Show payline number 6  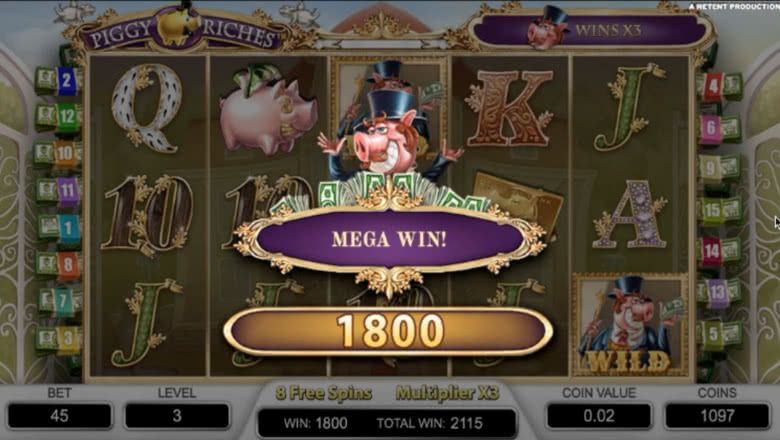pos(711,128)
